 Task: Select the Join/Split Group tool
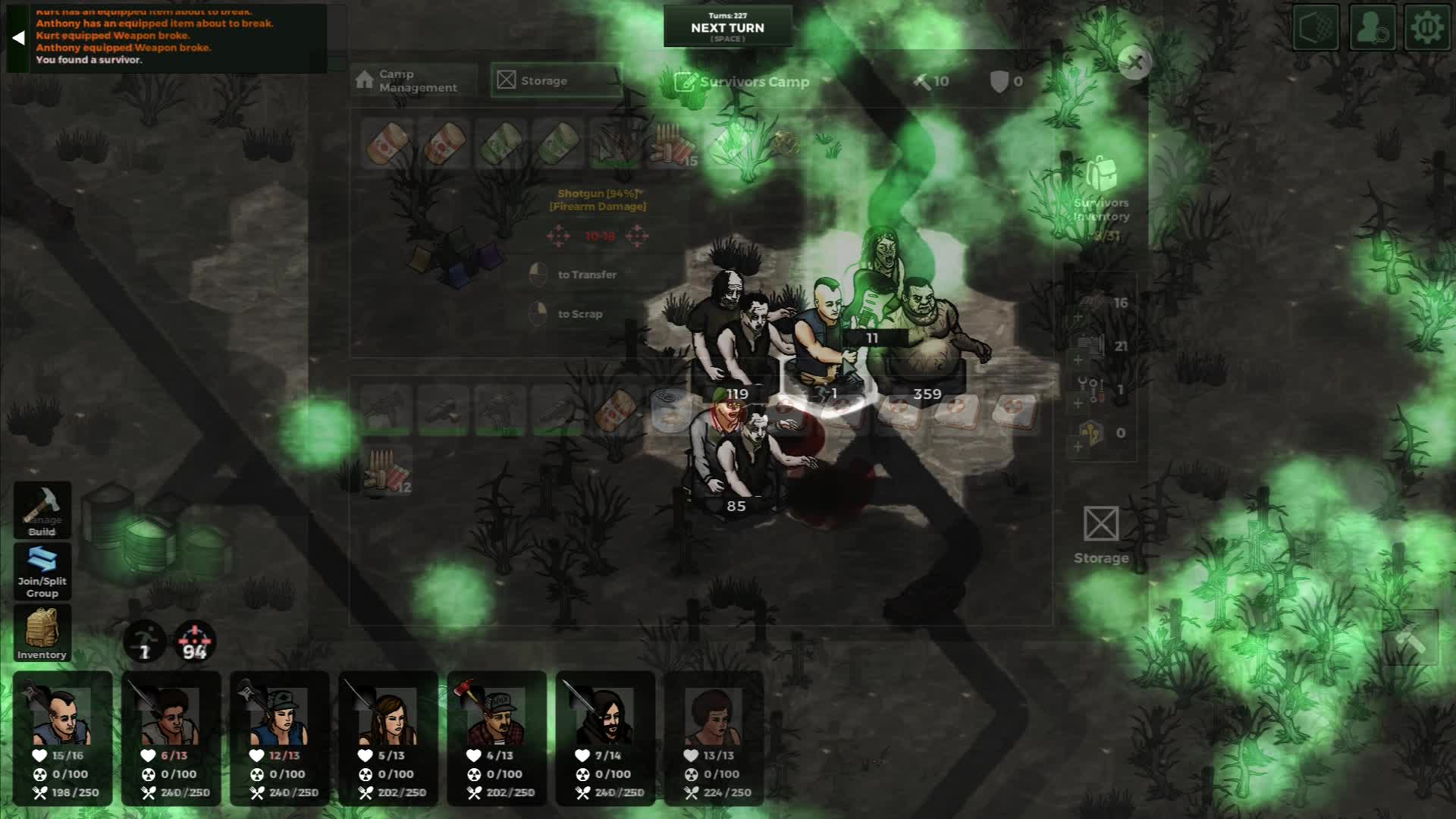click(42, 571)
